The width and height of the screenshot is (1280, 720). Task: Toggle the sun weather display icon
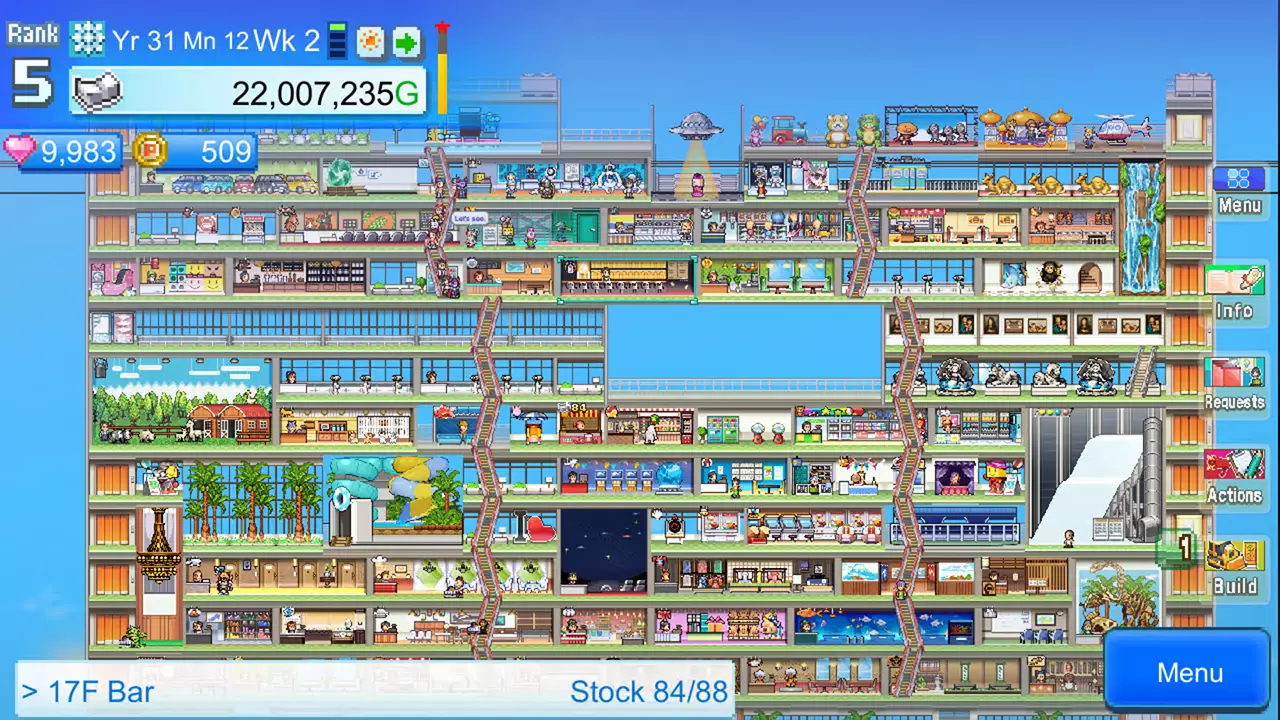368,40
